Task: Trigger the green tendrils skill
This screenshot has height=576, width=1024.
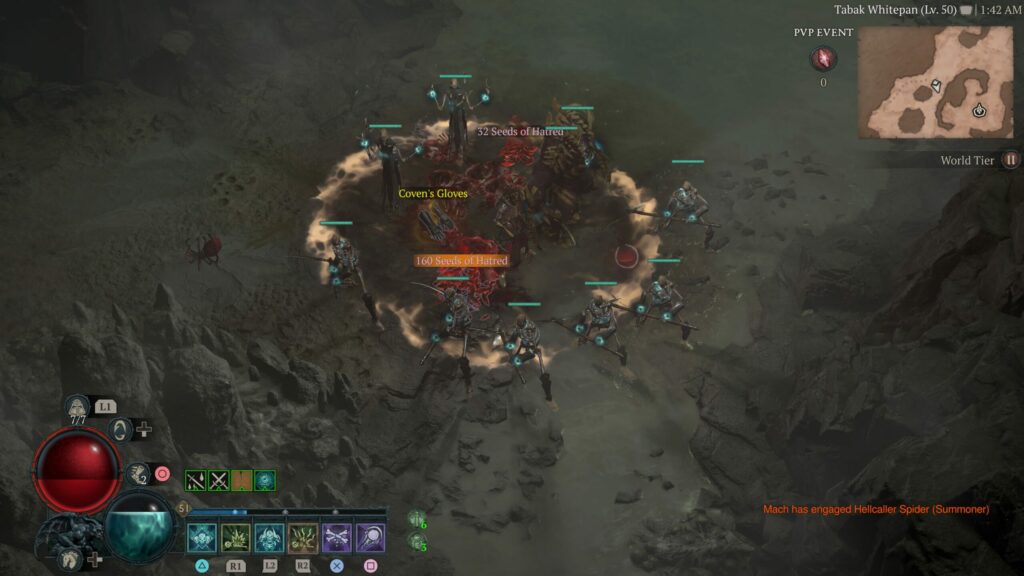Action: click(304, 538)
